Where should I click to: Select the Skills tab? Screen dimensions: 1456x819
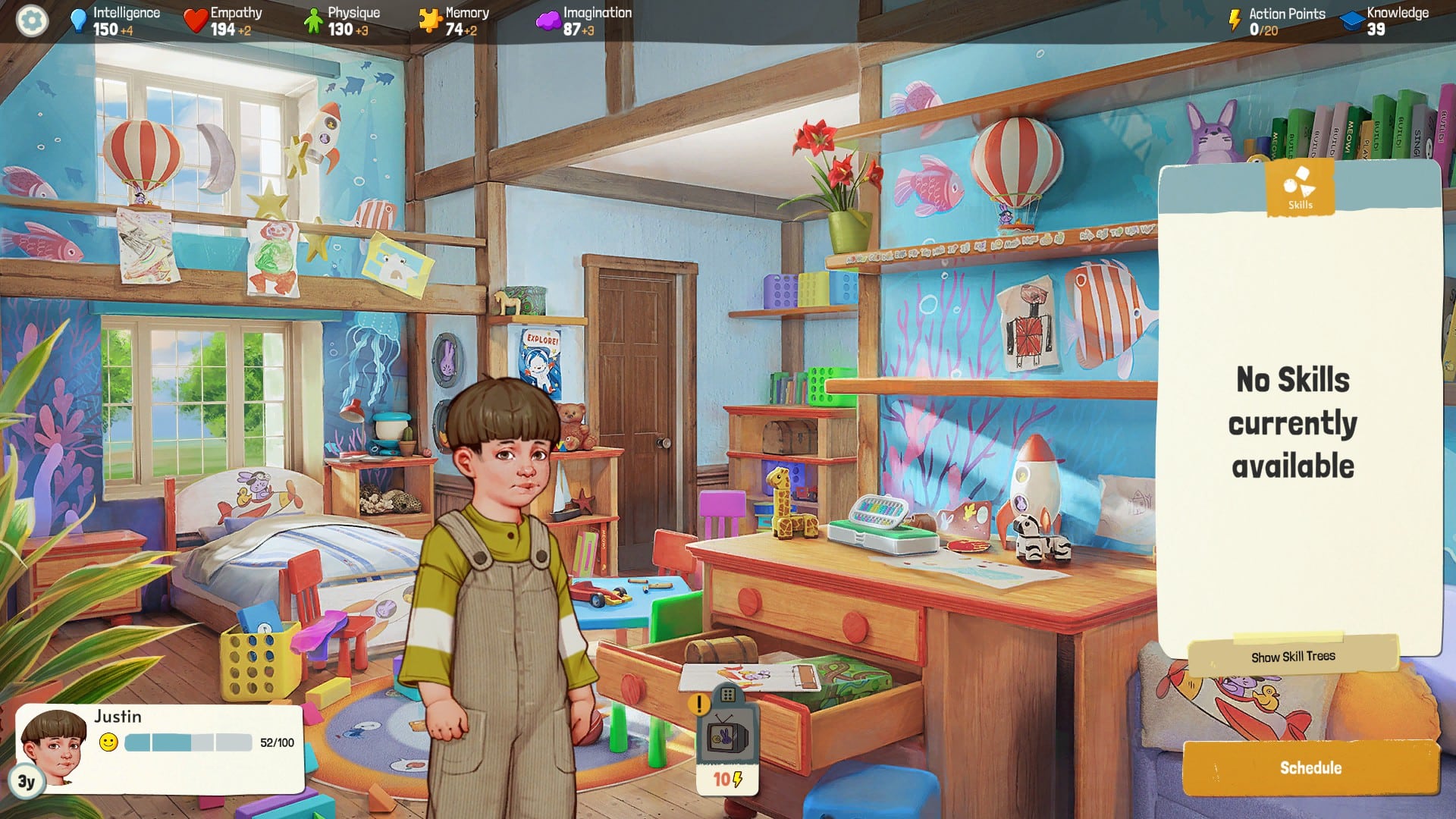click(x=1300, y=188)
